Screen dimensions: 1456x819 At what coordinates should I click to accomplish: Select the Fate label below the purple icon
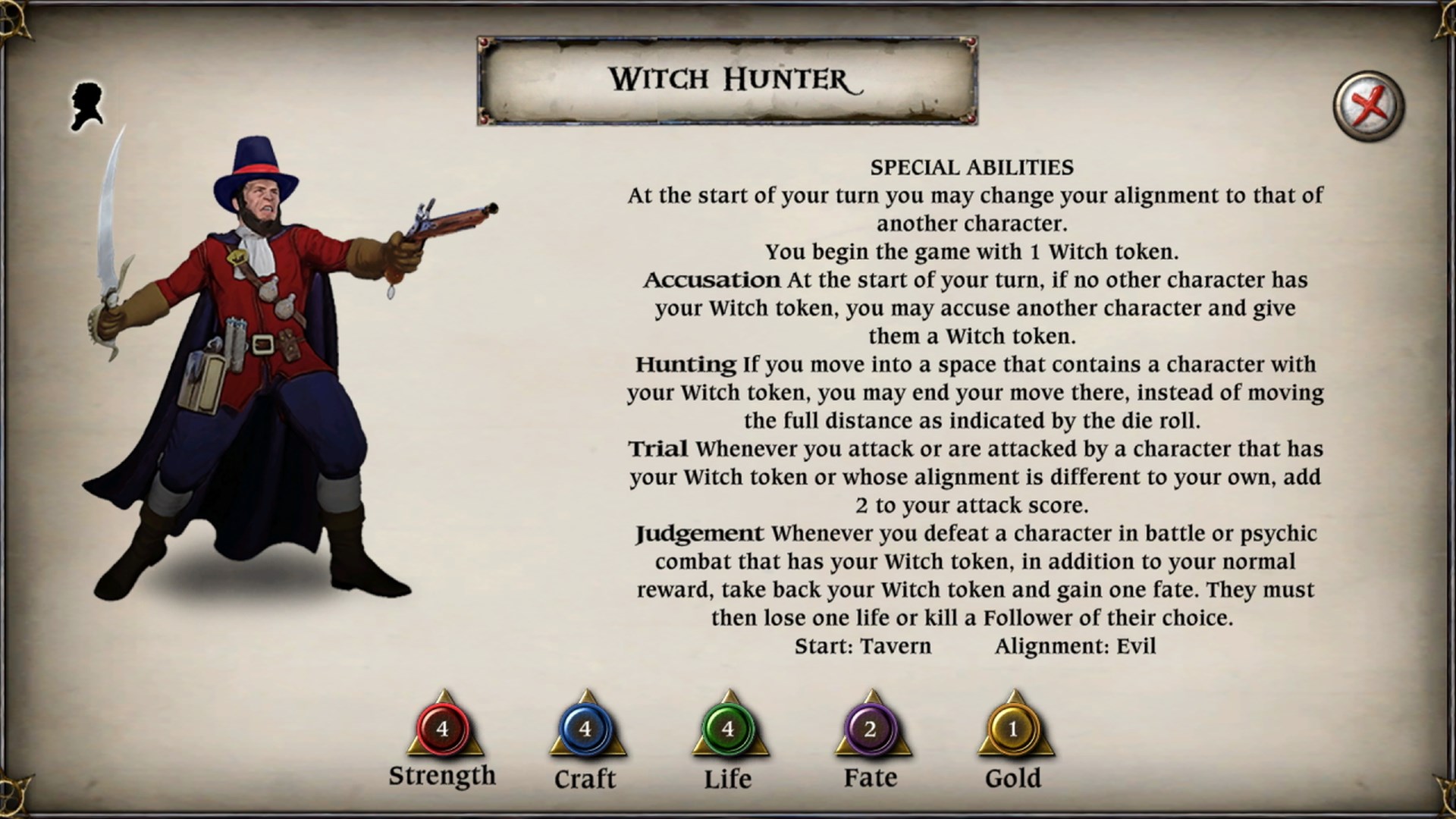pos(869,777)
